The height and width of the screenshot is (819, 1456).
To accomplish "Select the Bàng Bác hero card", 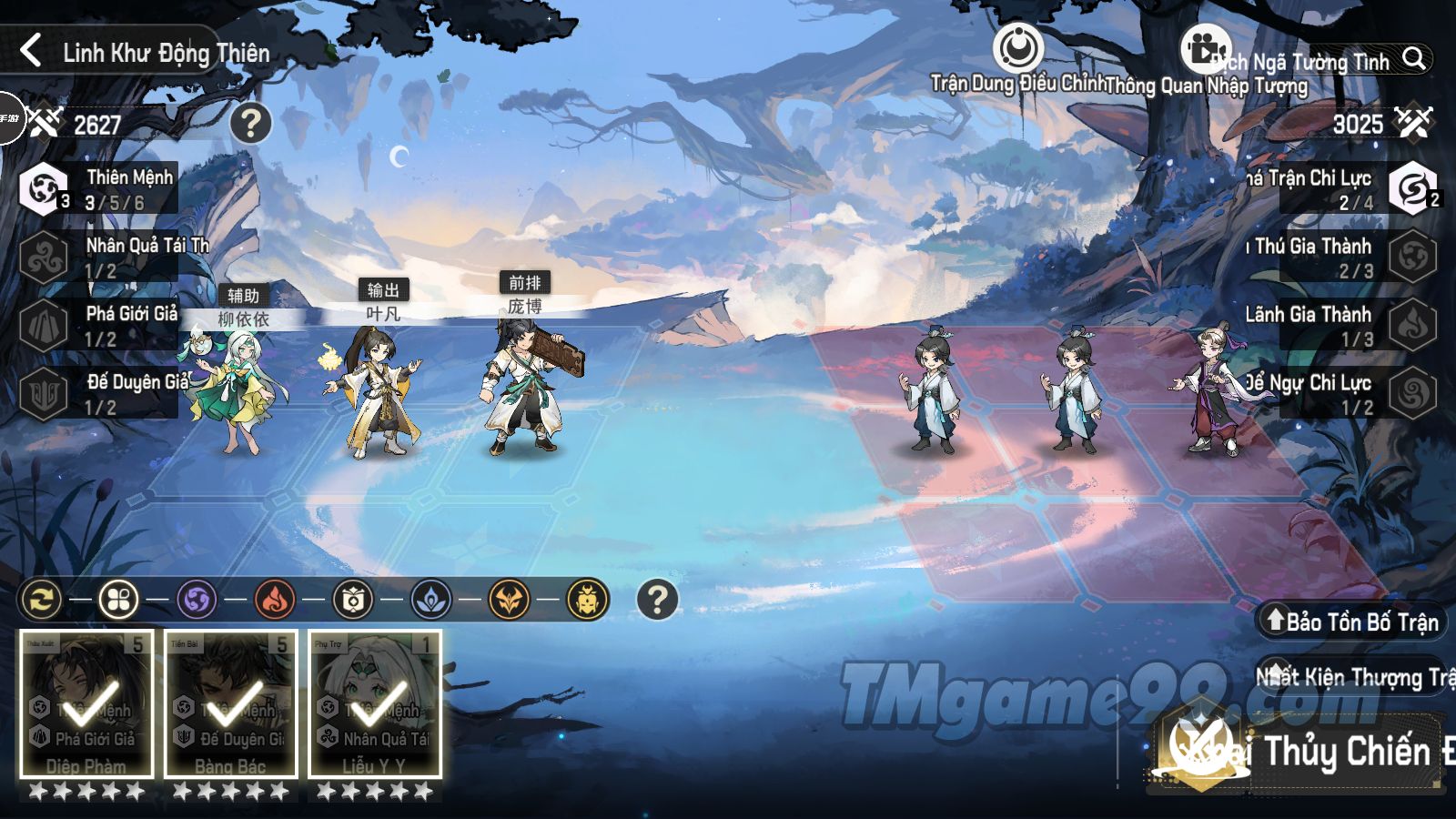I will (231, 705).
